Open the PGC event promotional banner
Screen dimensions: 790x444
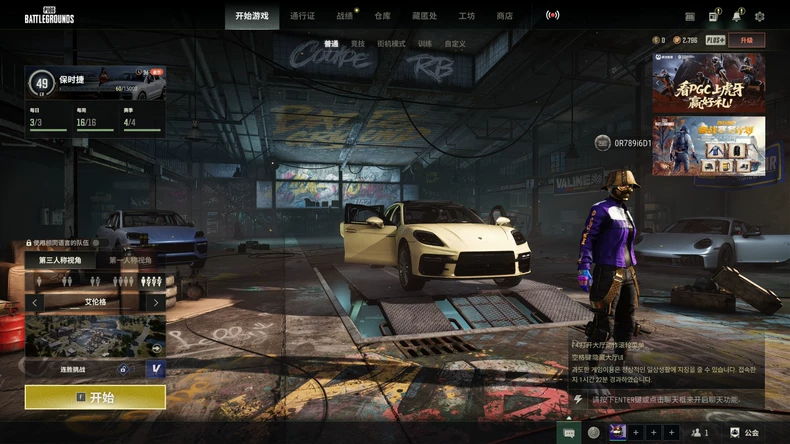pos(709,84)
